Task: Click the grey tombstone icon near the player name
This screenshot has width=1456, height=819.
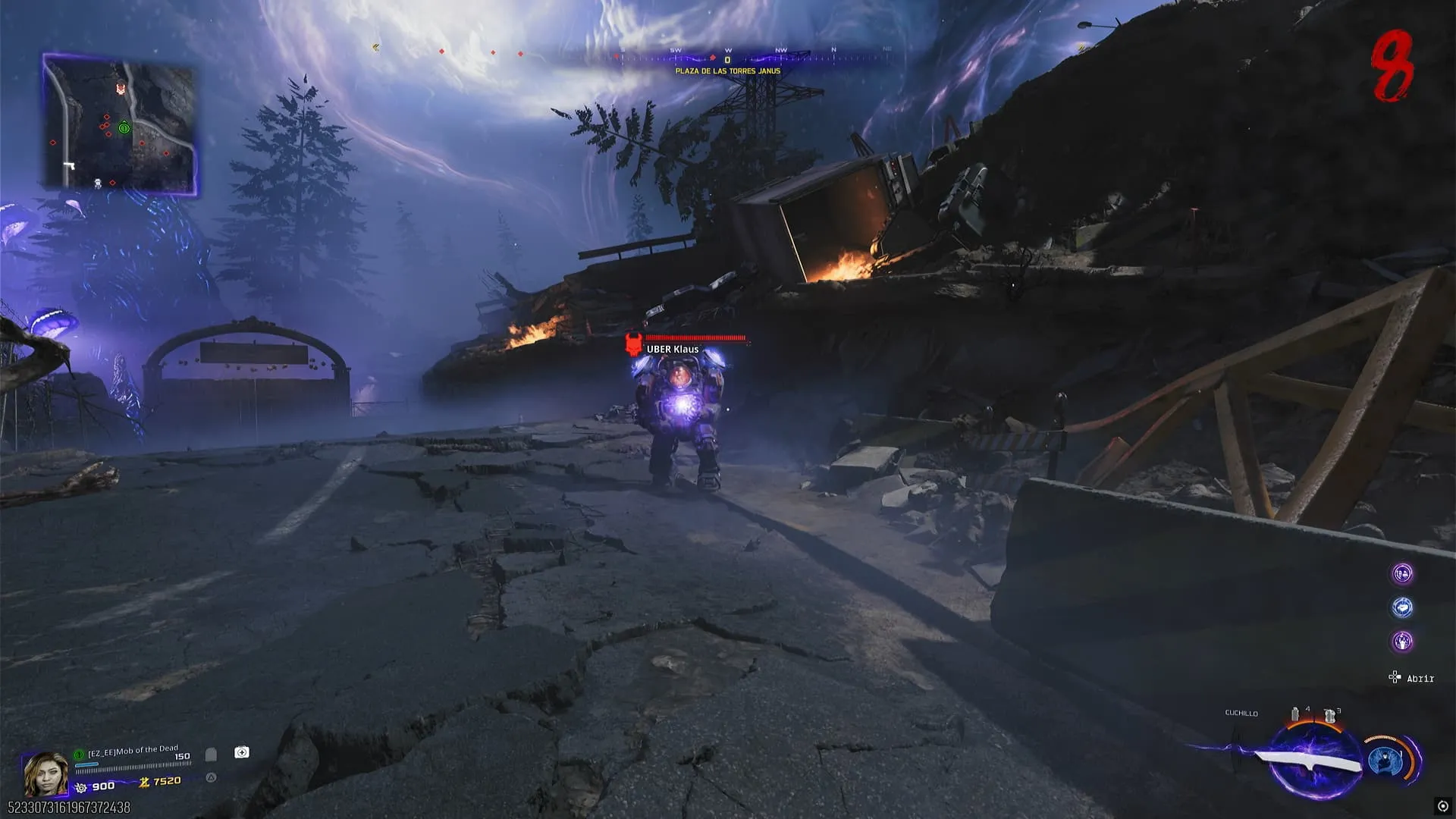Action: 211,755
